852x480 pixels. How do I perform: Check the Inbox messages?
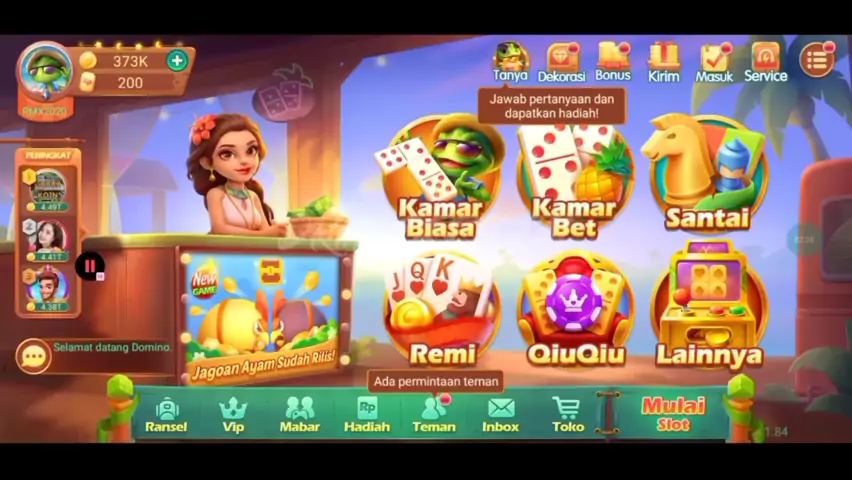click(x=501, y=414)
